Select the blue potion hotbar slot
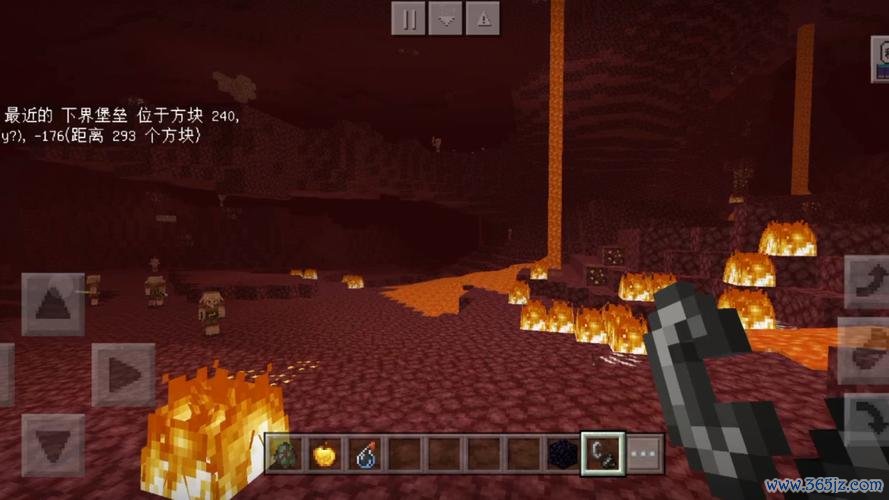The width and height of the screenshot is (889, 500). [x=363, y=453]
